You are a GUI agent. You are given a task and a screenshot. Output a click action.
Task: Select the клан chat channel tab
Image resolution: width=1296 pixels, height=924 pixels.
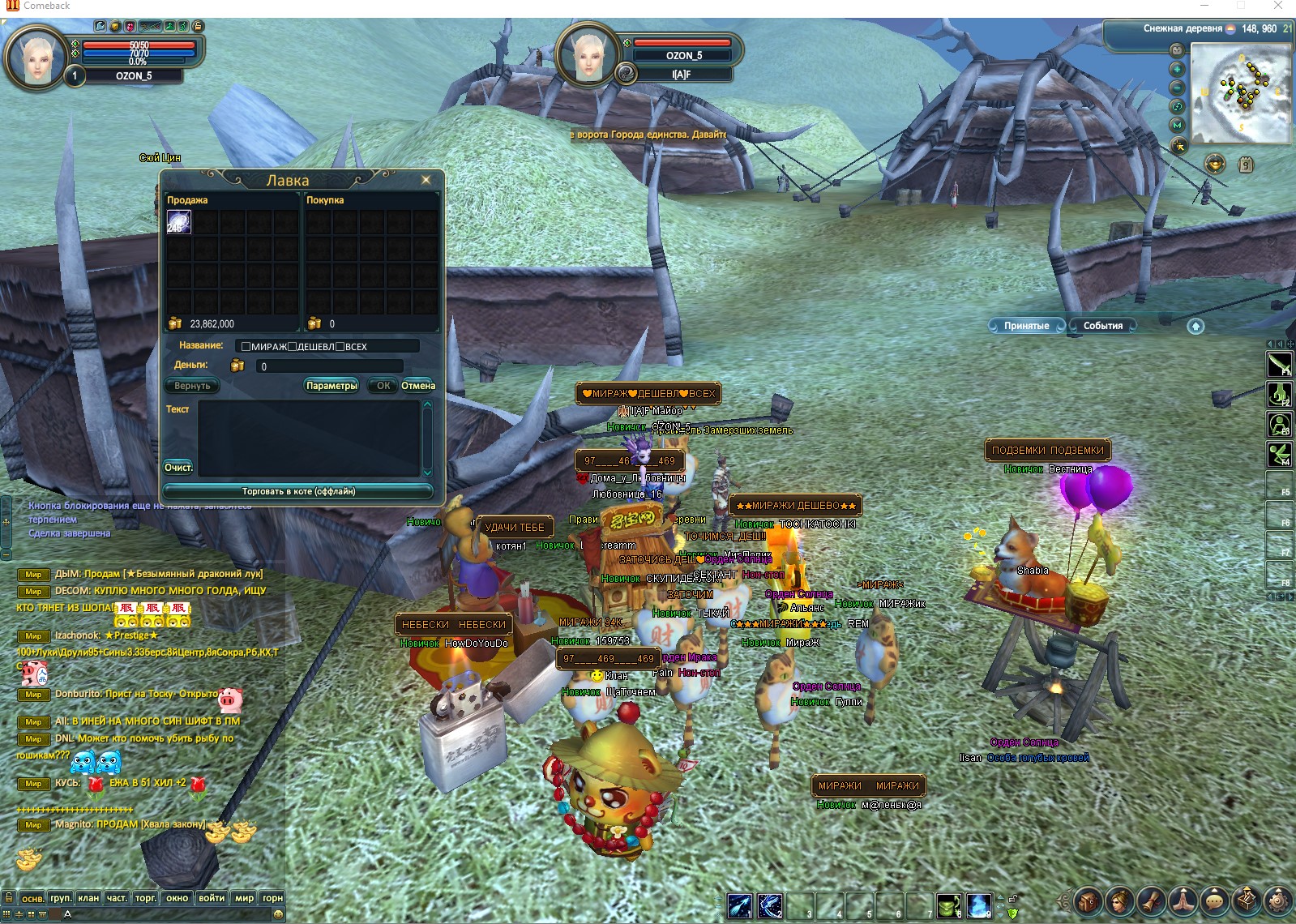click(x=88, y=898)
